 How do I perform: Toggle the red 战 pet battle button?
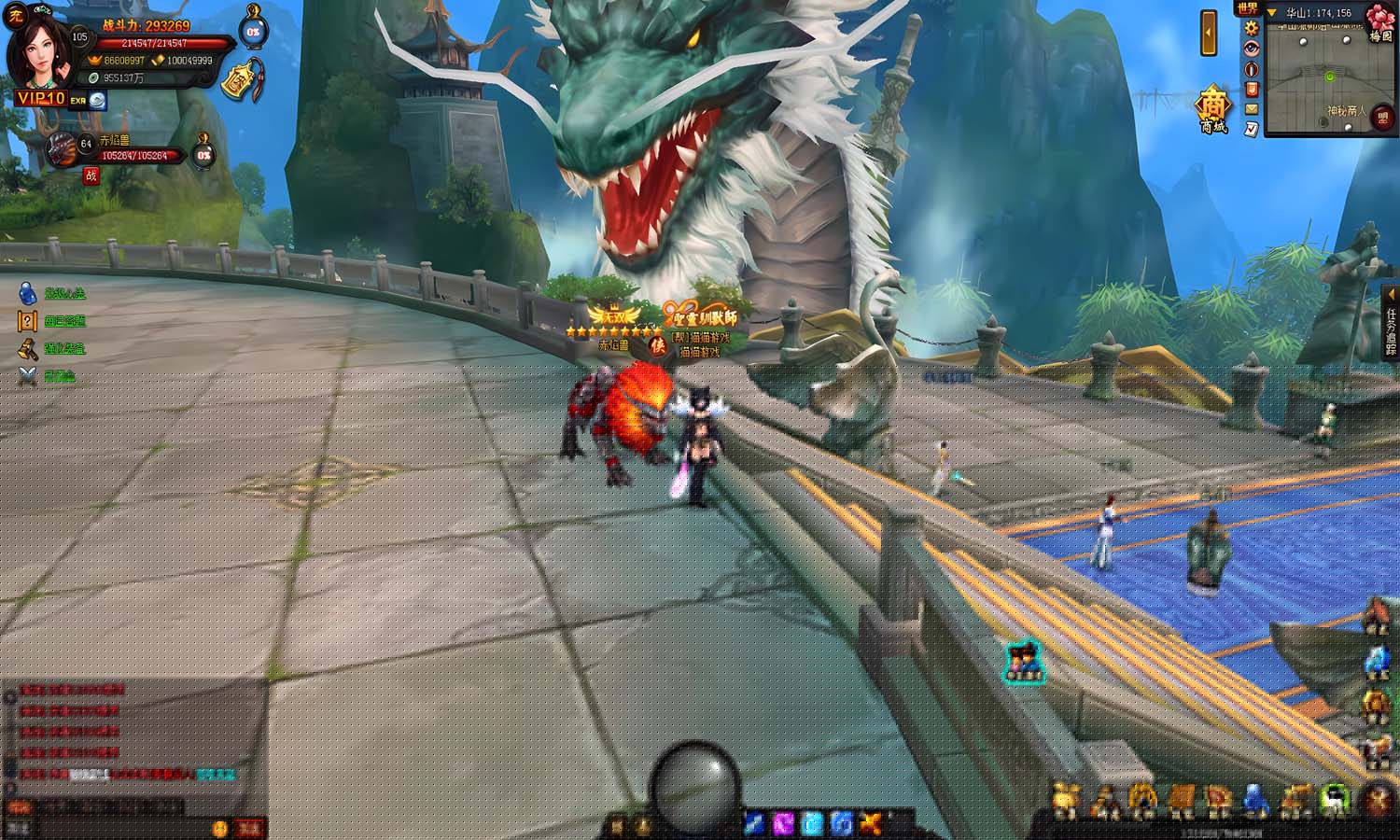point(91,175)
